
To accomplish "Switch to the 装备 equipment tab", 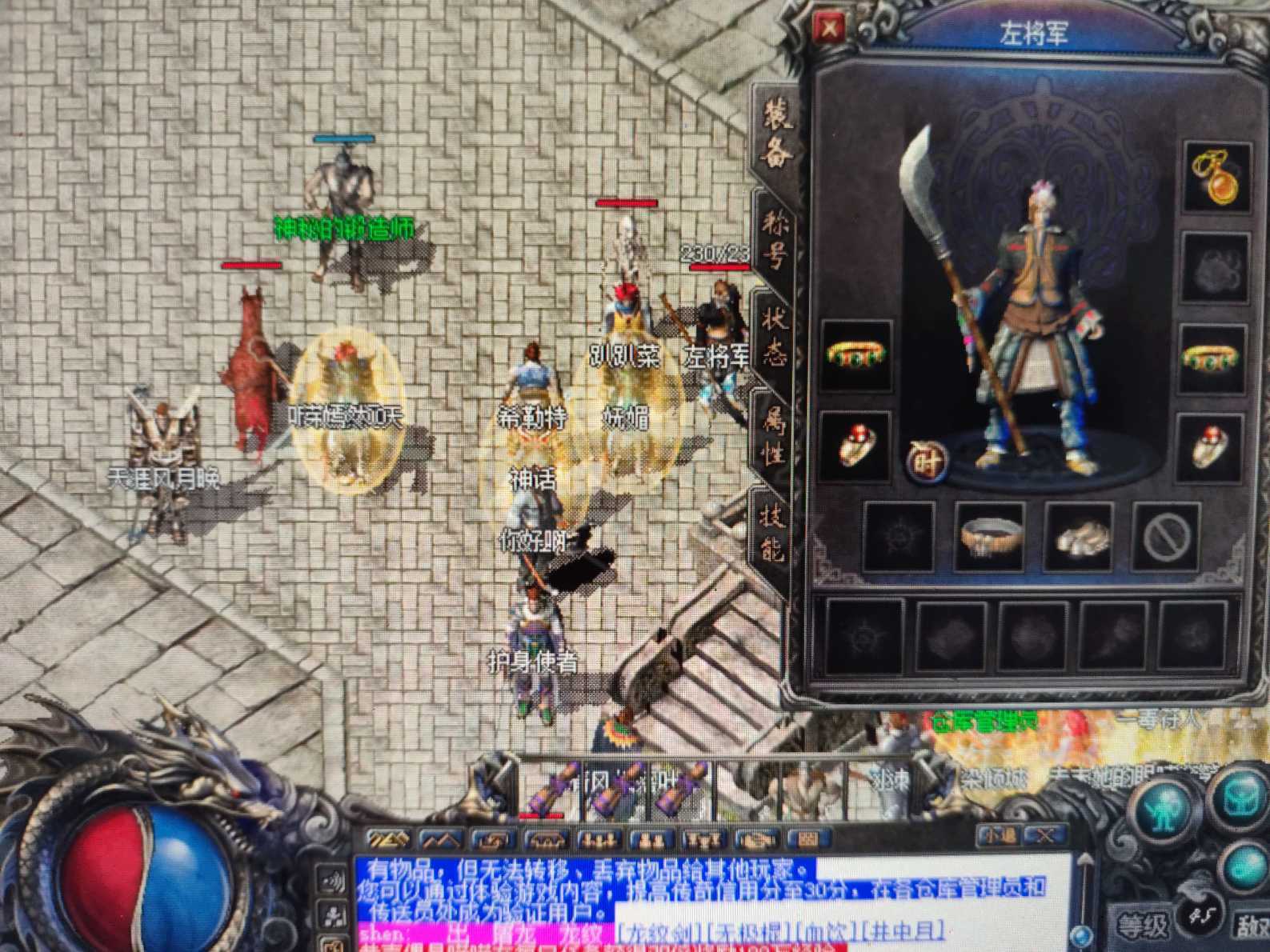I will tap(775, 134).
